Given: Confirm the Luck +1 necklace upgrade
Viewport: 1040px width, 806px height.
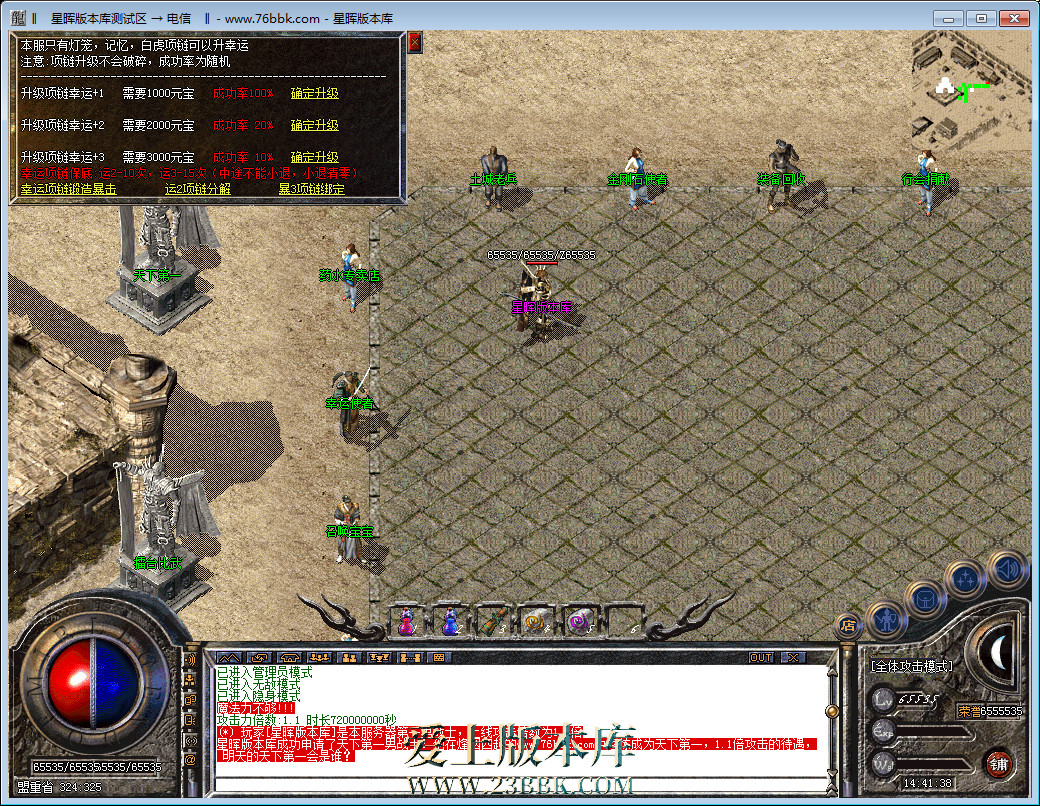Looking at the screenshot, I should 314,93.
